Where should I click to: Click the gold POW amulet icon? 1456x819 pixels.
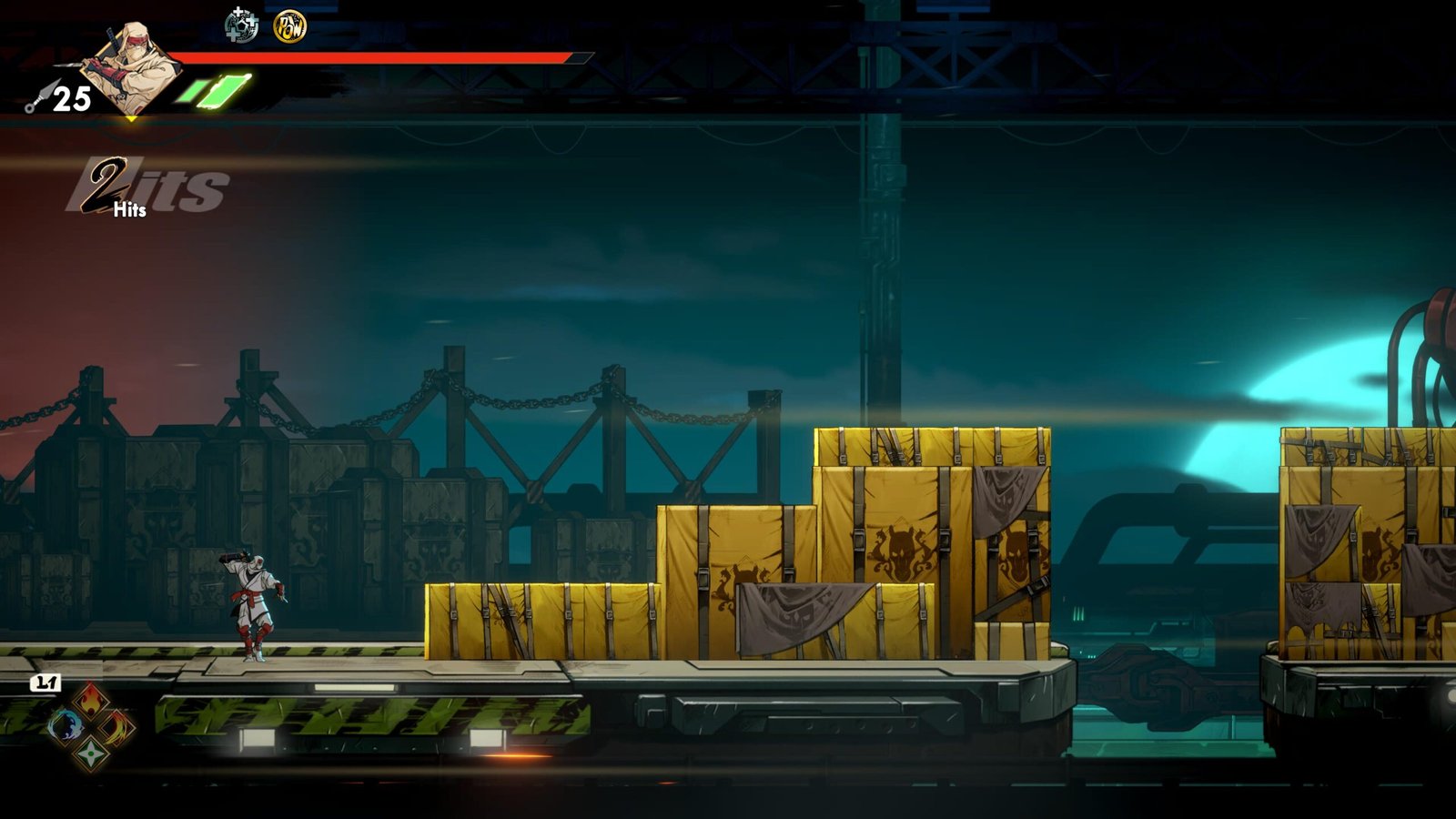click(290, 26)
